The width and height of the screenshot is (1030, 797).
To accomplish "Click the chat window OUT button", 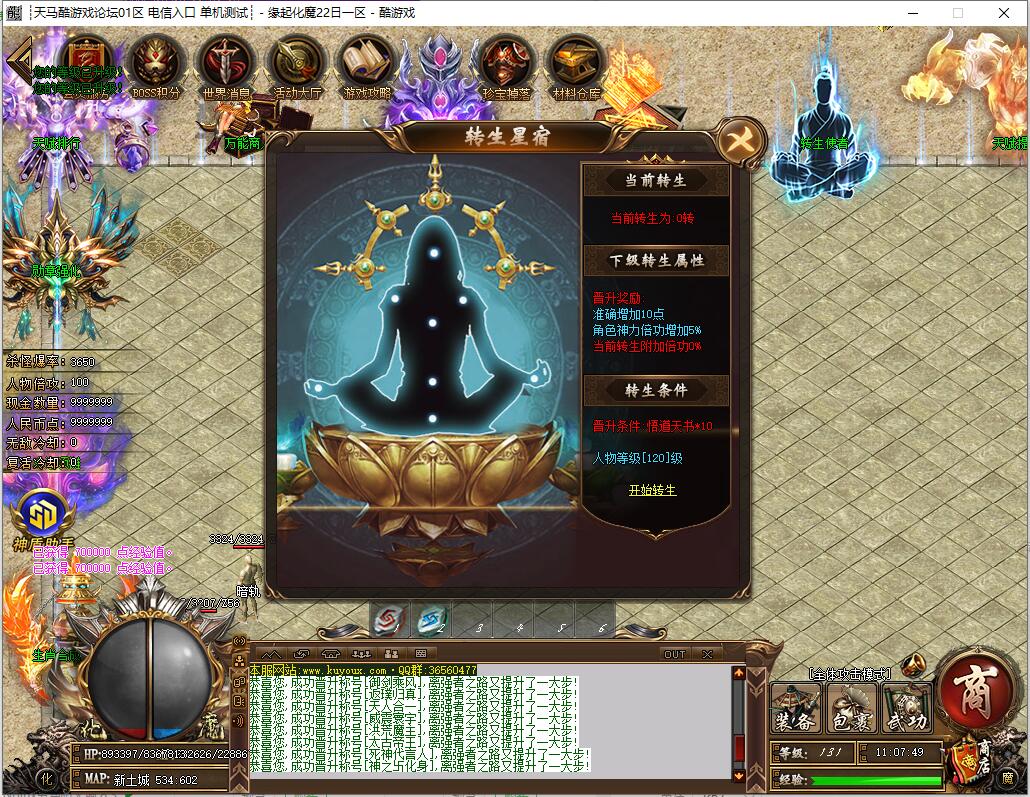I will click(x=675, y=654).
